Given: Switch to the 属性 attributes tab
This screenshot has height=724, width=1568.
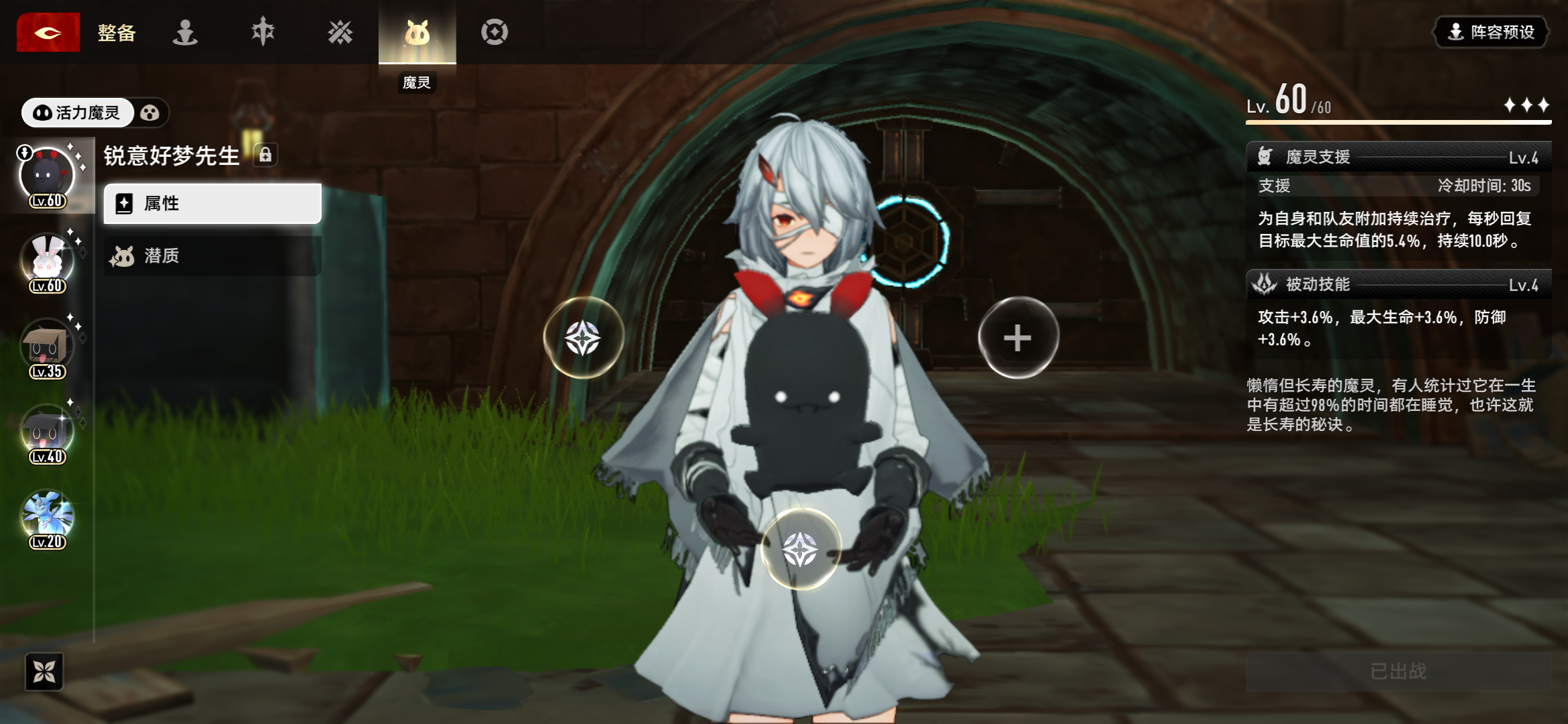Looking at the screenshot, I should coord(212,203).
